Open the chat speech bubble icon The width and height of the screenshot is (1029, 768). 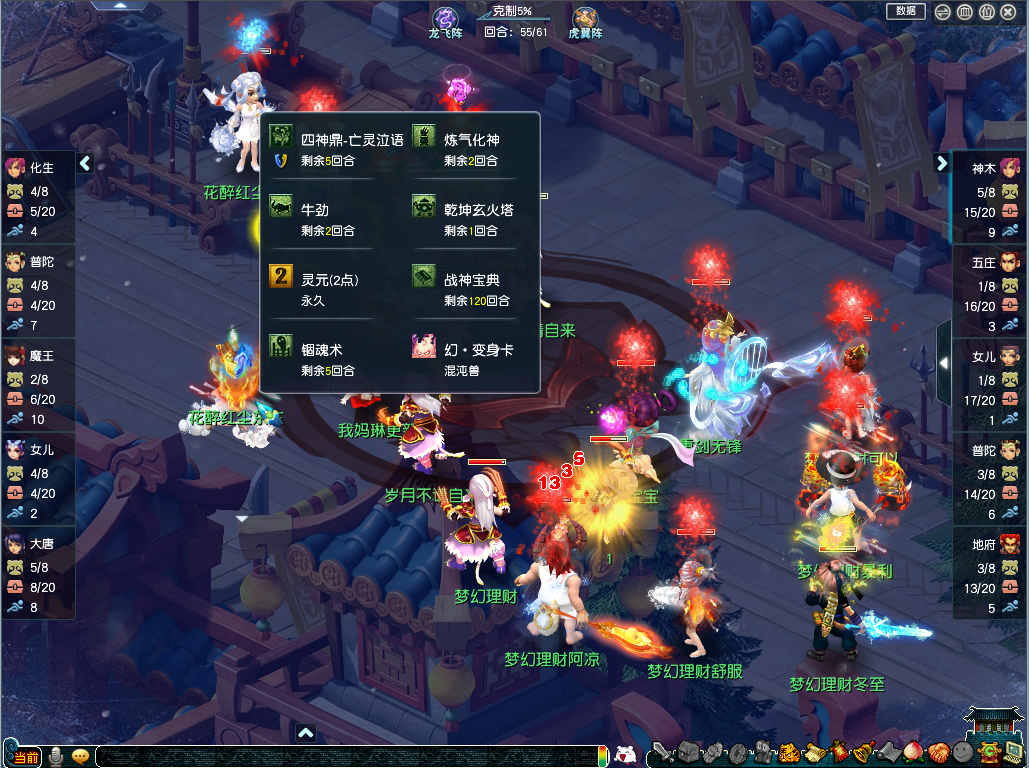pos(80,757)
